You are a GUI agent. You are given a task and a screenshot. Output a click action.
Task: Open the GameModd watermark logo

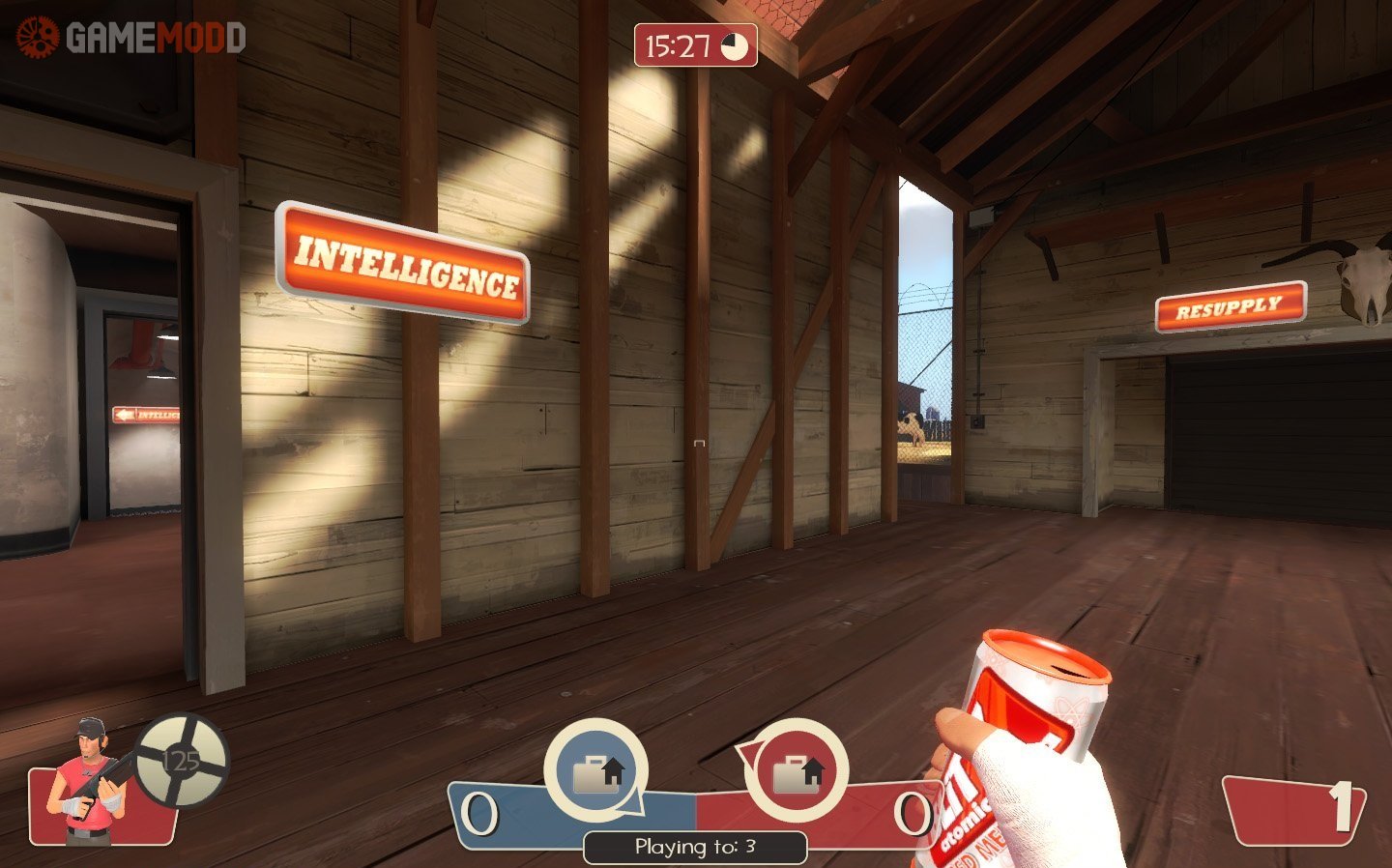pyautogui.click(x=130, y=38)
